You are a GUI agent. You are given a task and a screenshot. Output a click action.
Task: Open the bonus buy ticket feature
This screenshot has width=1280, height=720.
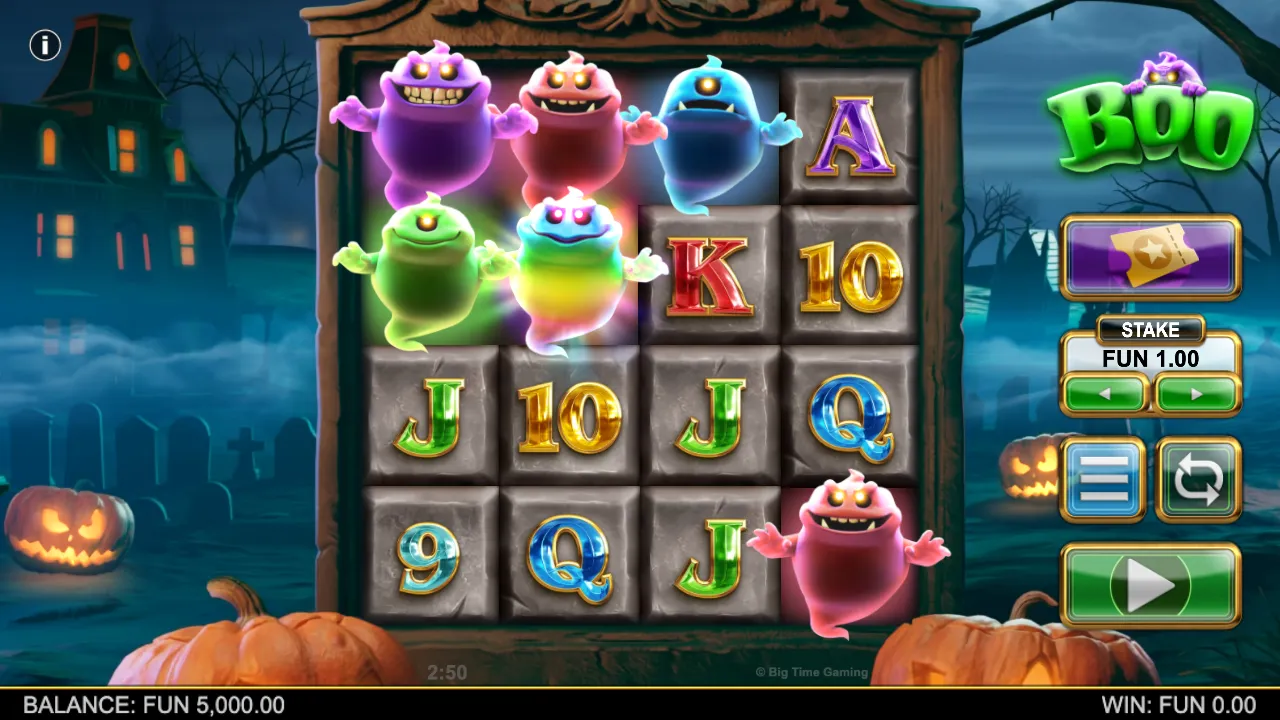tap(1150, 257)
